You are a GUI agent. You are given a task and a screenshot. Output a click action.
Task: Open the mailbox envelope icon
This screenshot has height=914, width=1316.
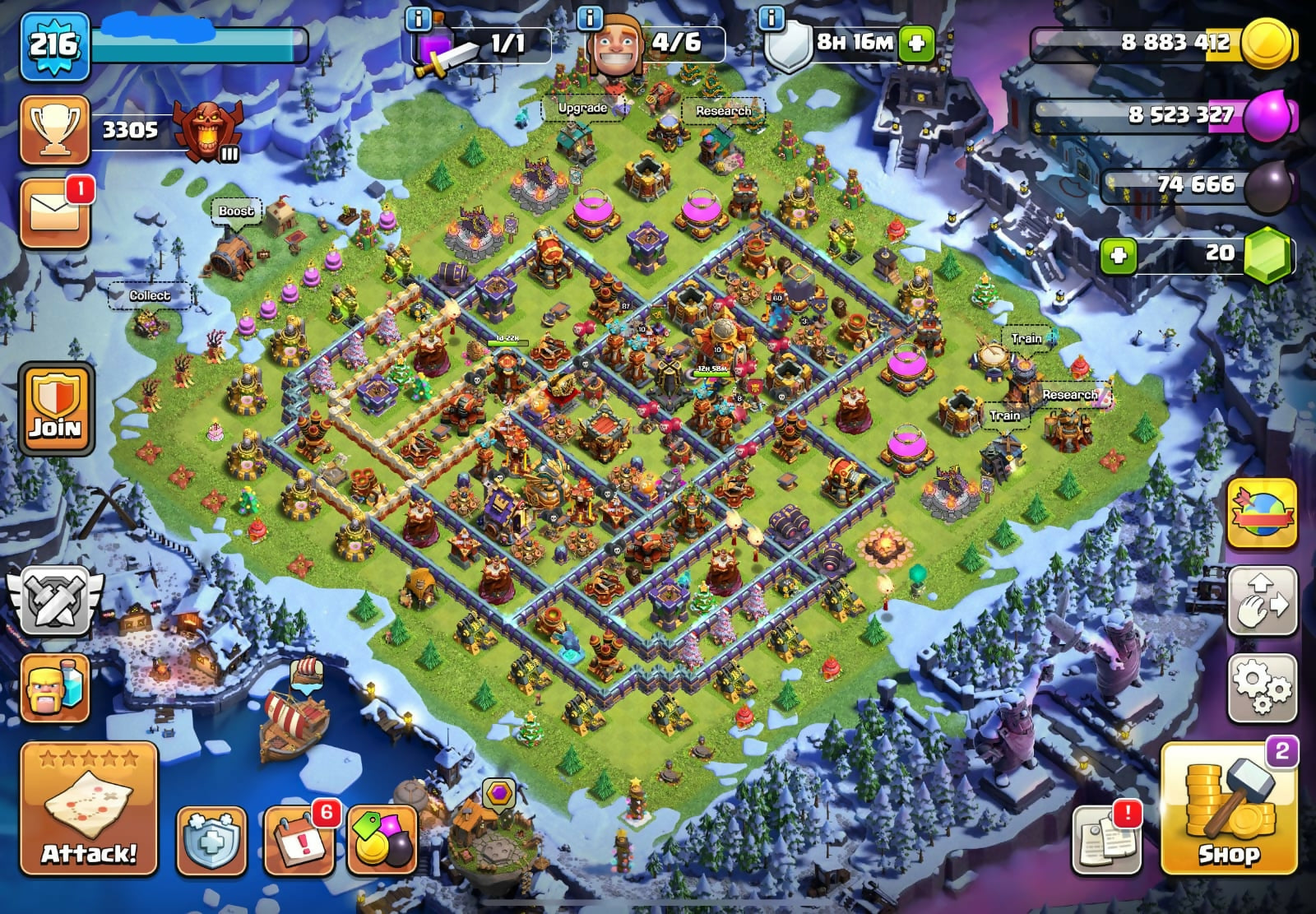point(55,213)
